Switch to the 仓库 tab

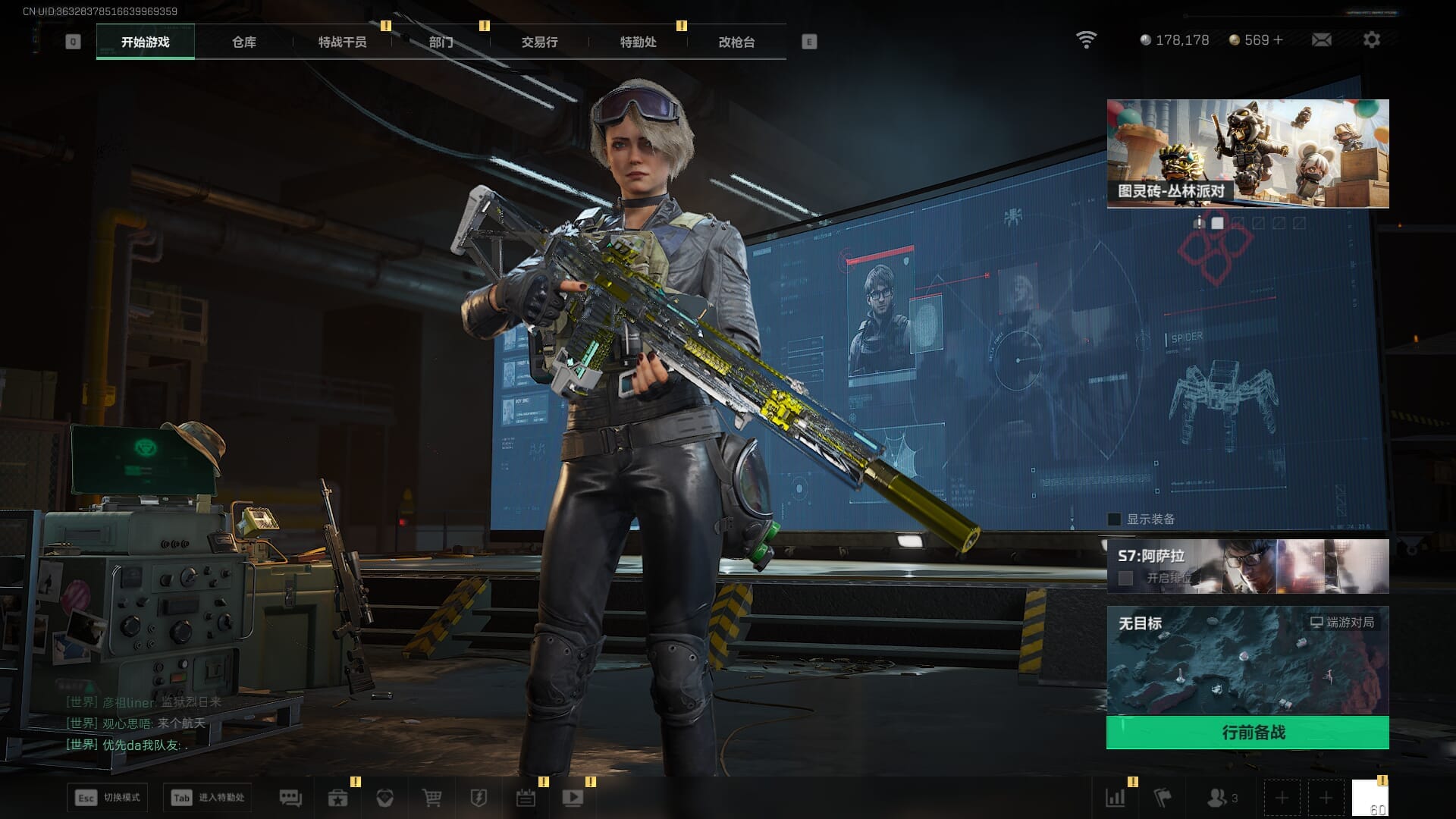[243, 42]
